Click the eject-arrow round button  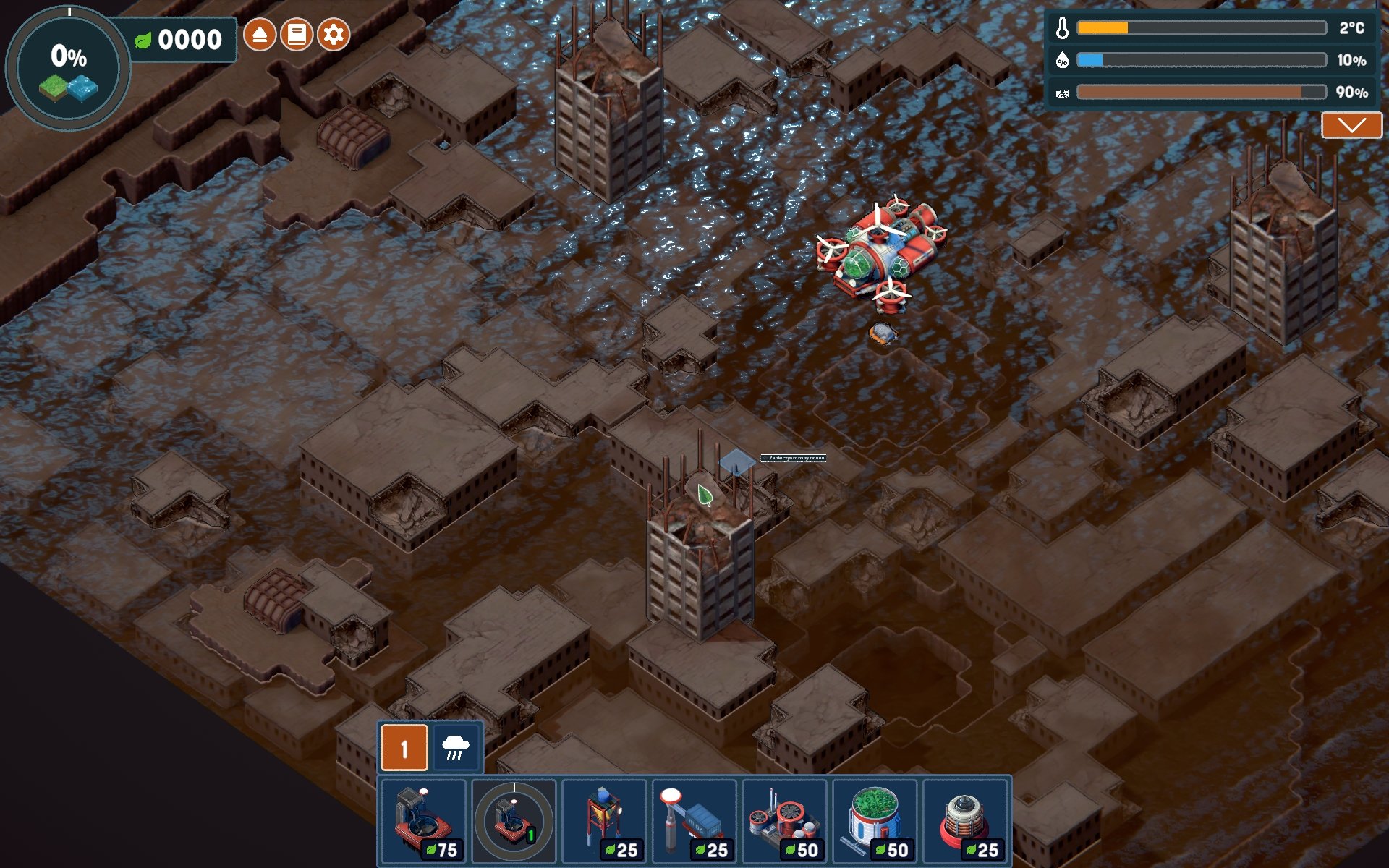click(x=259, y=35)
